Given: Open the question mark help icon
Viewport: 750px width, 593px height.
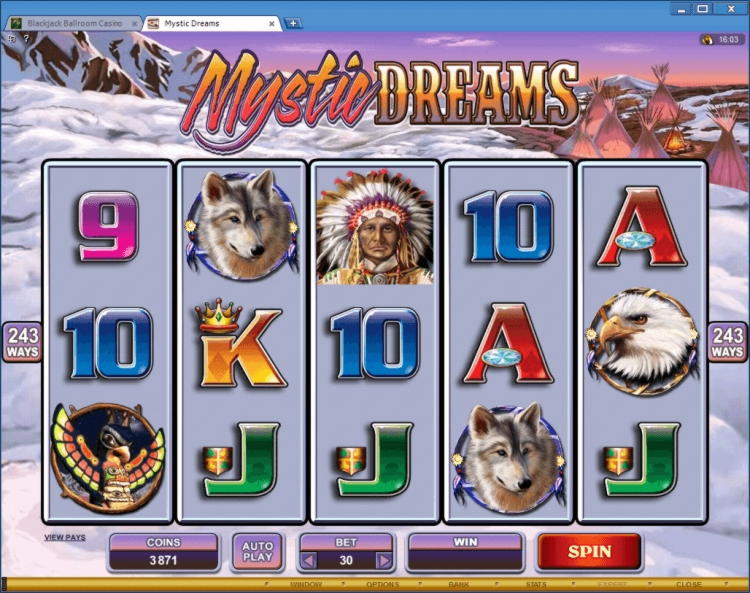Looking at the screenshot, I should point(25,38).
